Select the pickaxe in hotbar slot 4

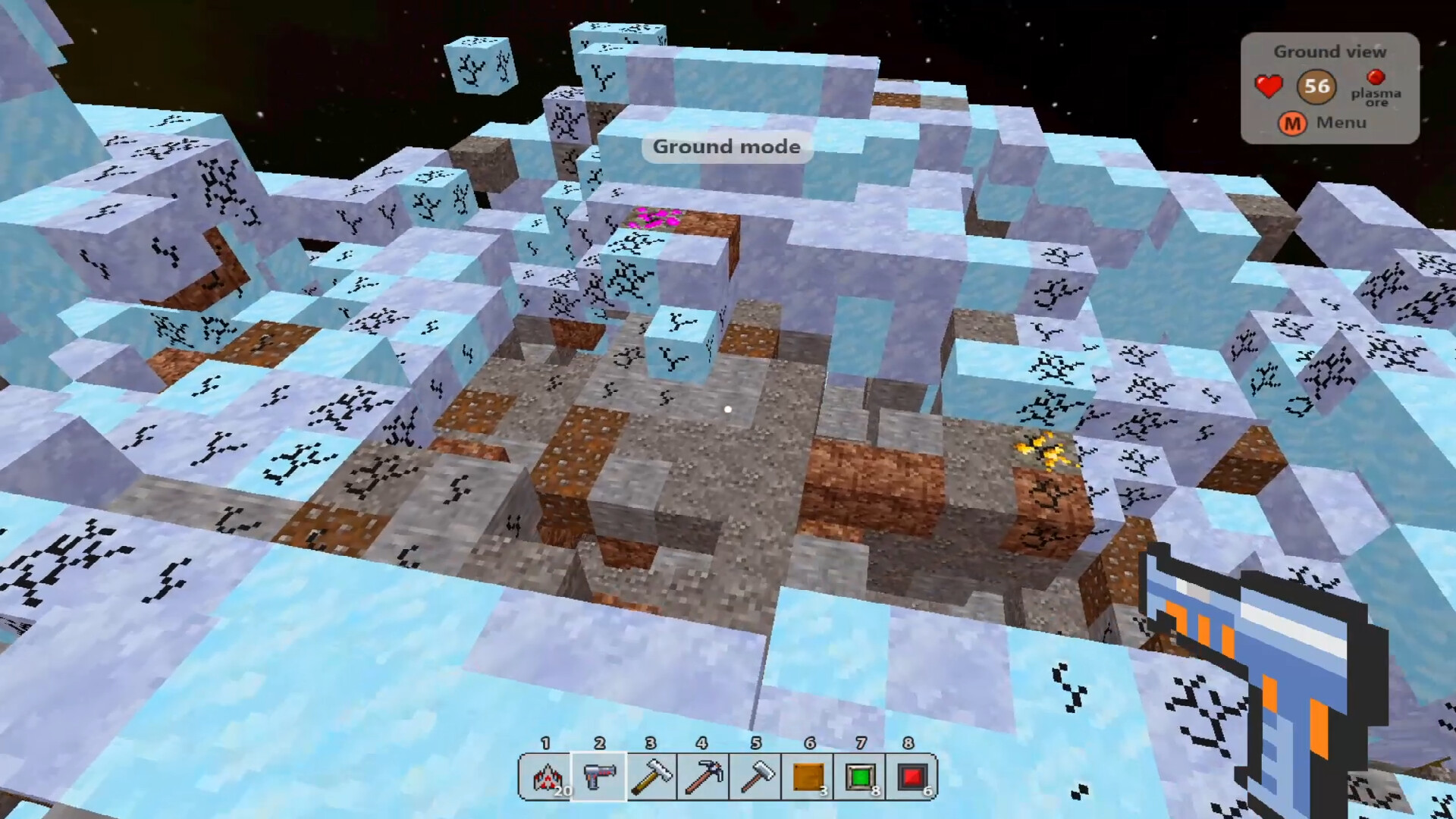pos(704,775)
